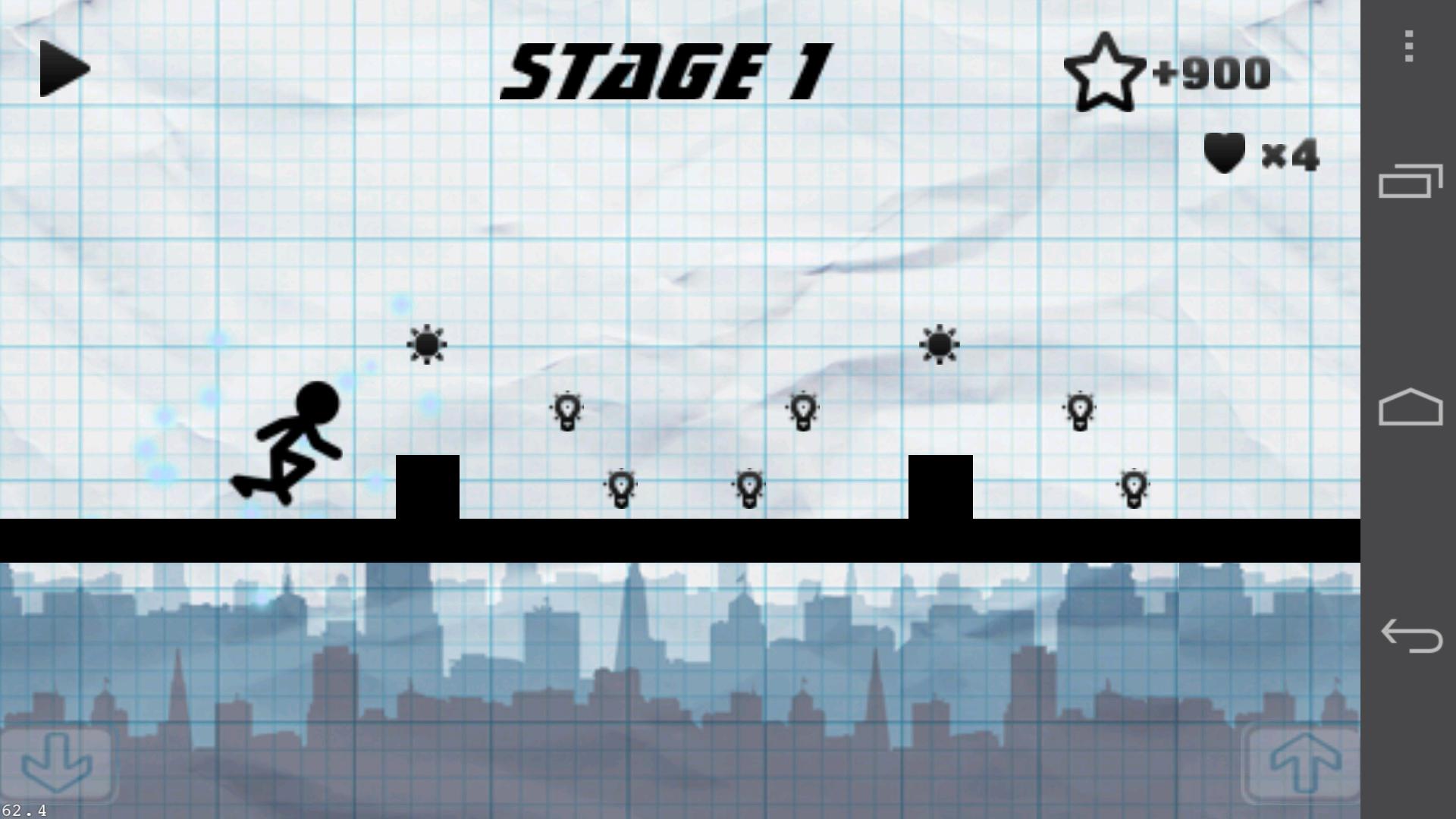Tap the play triangle button
1456x819 pixels.
[x=63, y=69]
